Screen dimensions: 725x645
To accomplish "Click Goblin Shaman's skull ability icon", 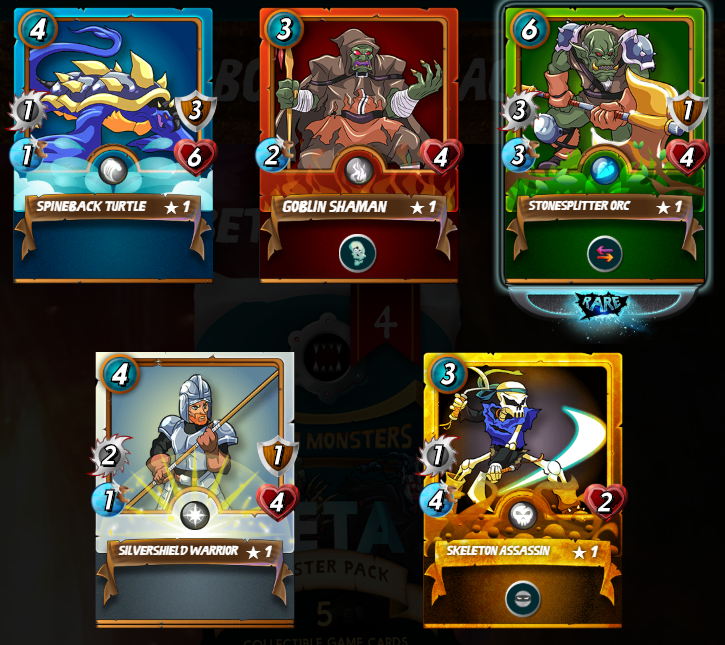I will [x=358, y=253].
